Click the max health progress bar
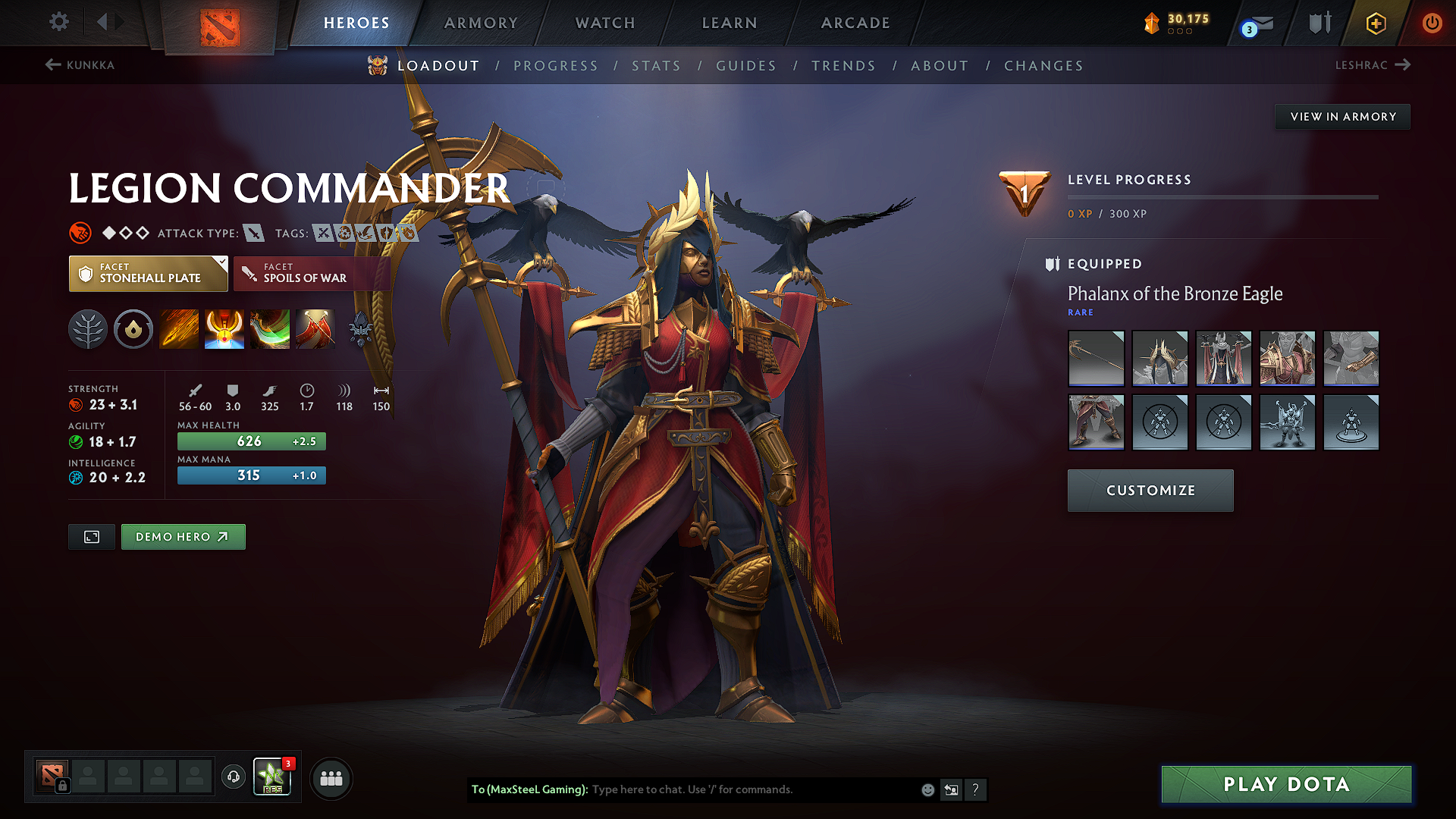This screenshot has width=1456, height=819. point(251,441)
